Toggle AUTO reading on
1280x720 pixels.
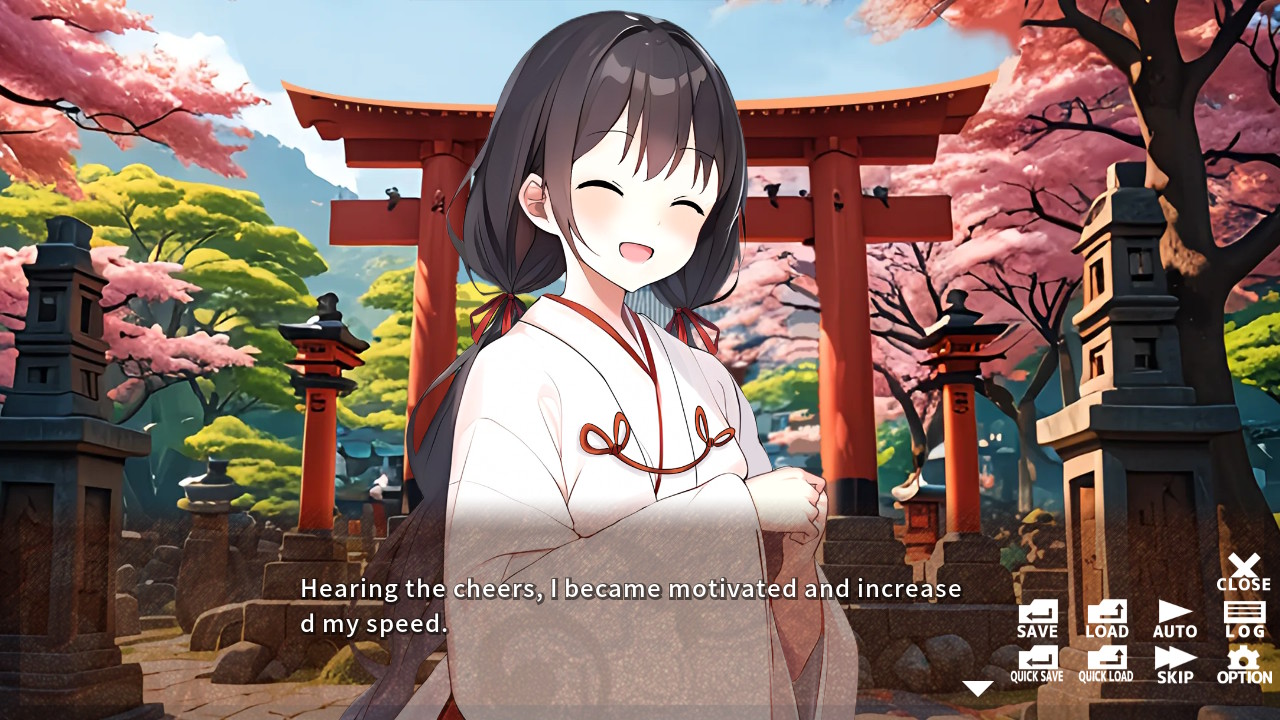click(x=1173, y=618)
